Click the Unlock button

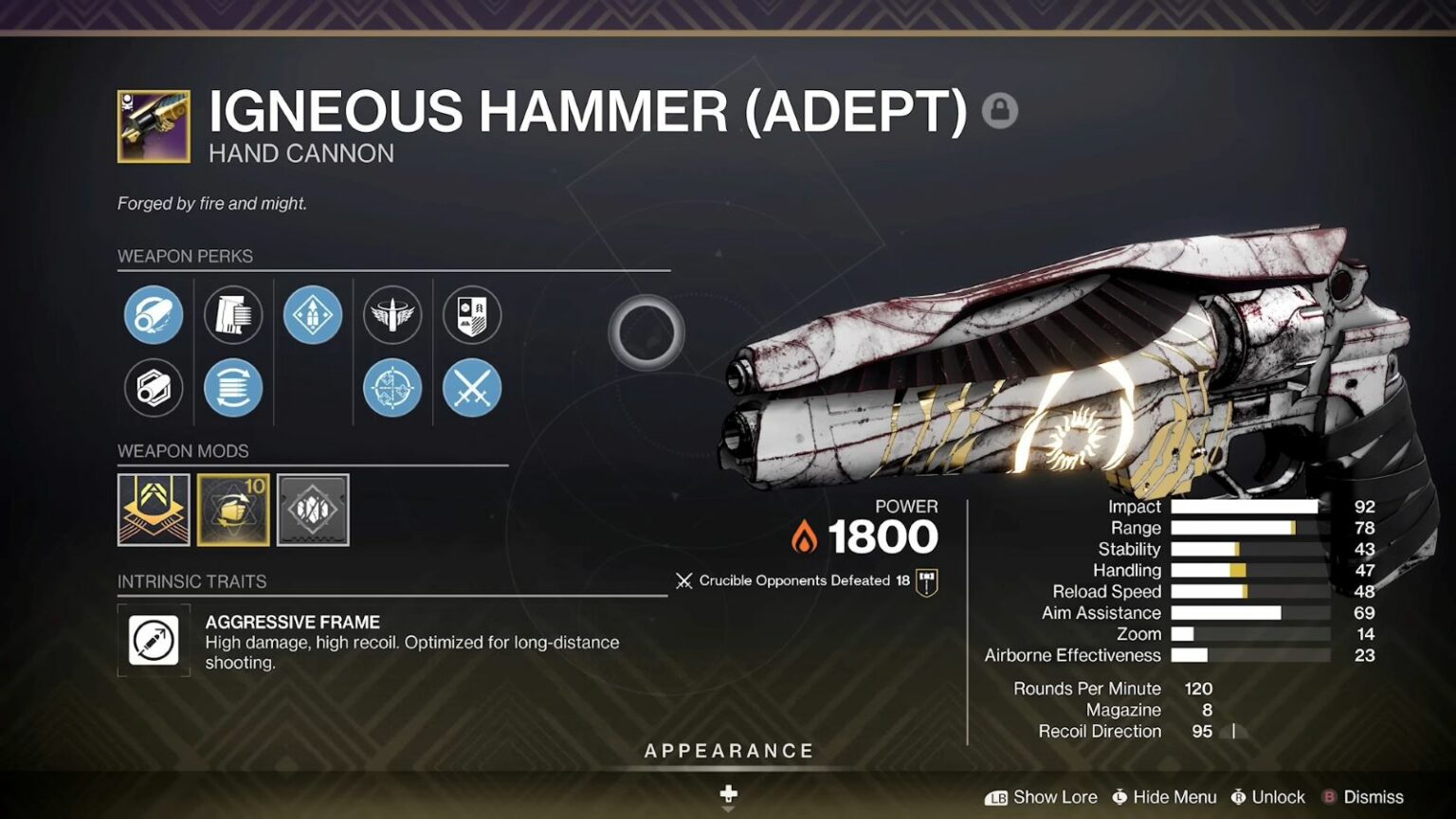point(1276,797)
